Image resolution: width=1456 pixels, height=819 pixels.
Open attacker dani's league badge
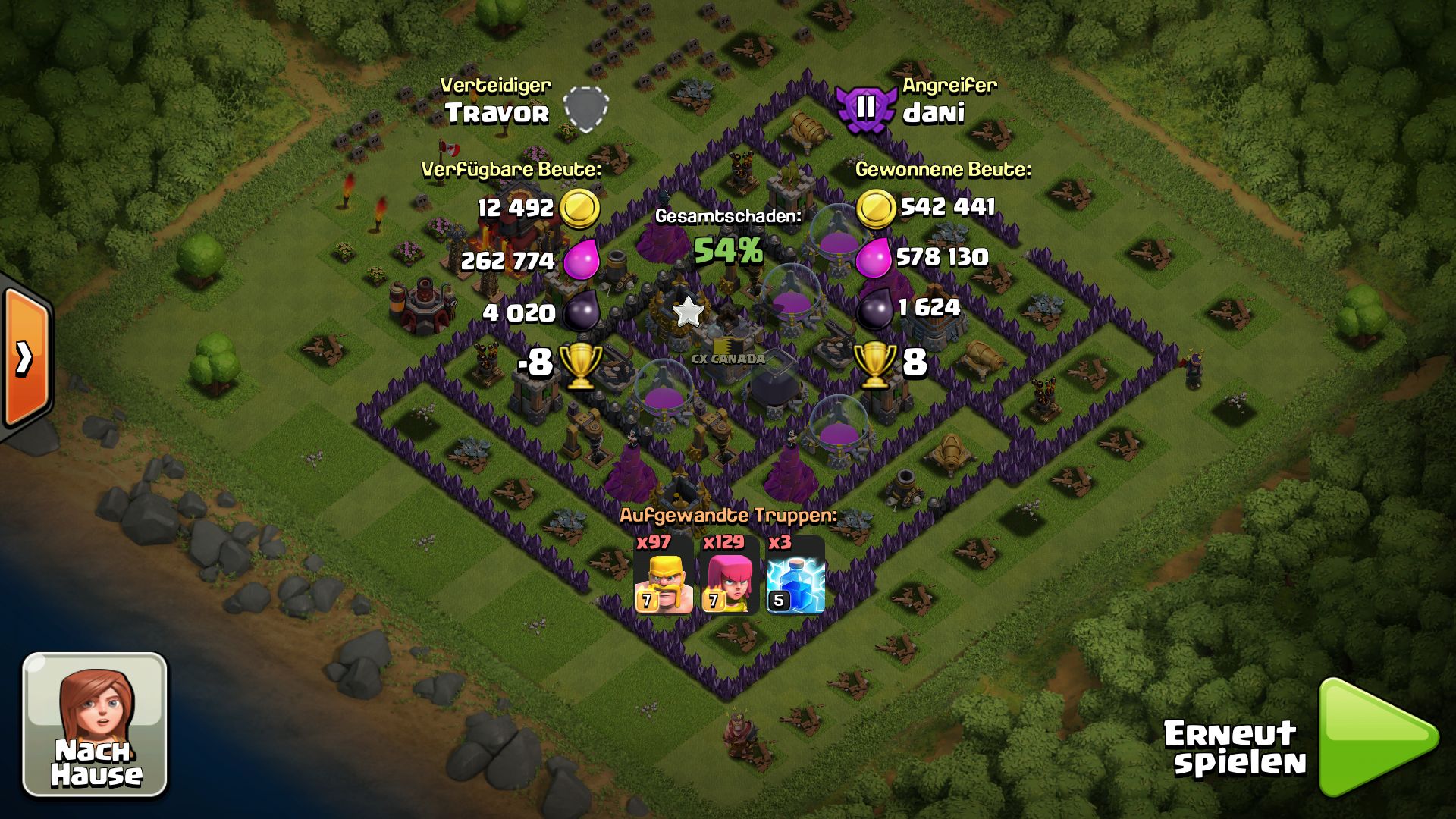(x=865, y=109)
